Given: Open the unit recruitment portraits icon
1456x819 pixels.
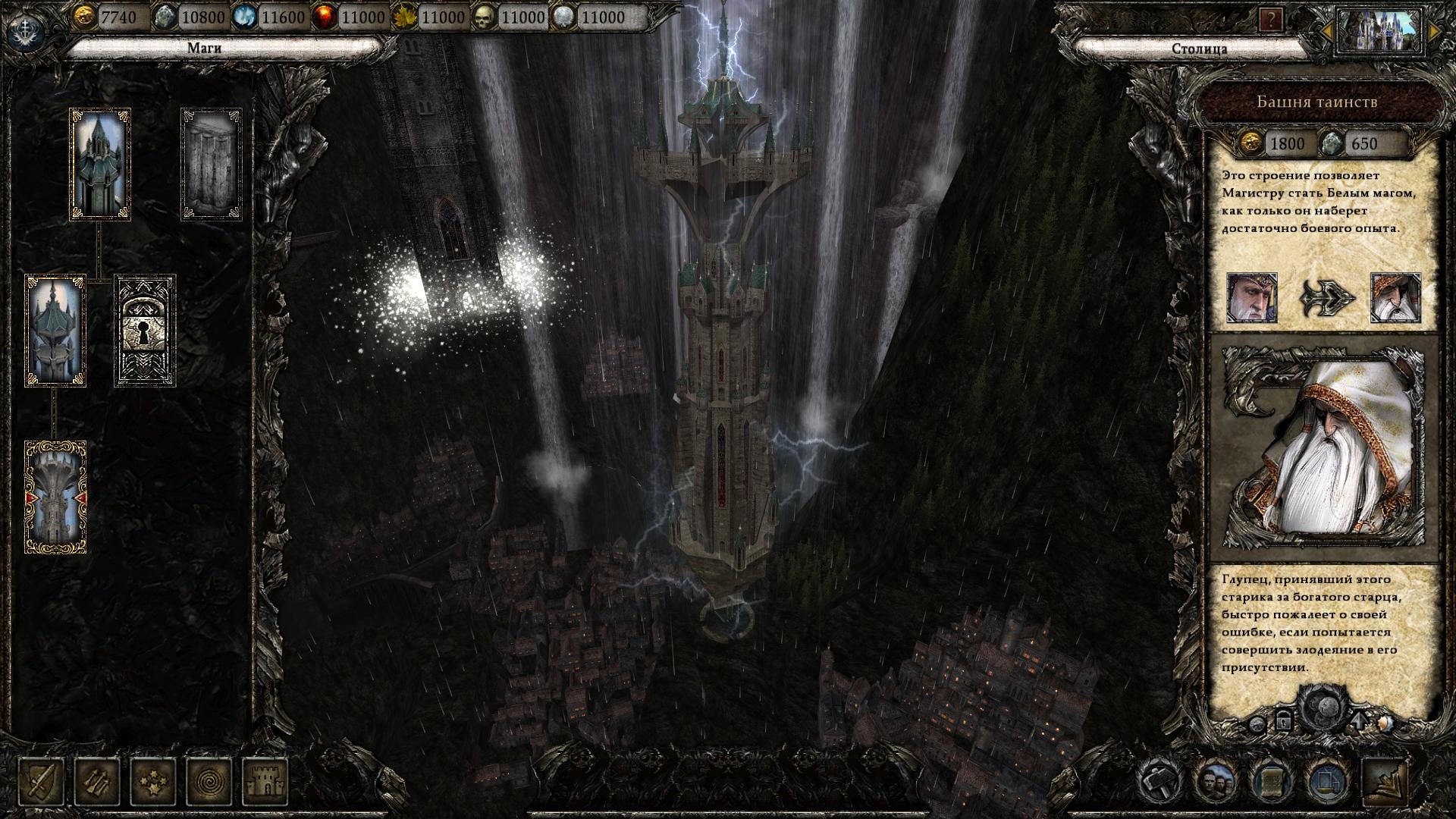Looking at the screenshot, I should (1216, 783).
